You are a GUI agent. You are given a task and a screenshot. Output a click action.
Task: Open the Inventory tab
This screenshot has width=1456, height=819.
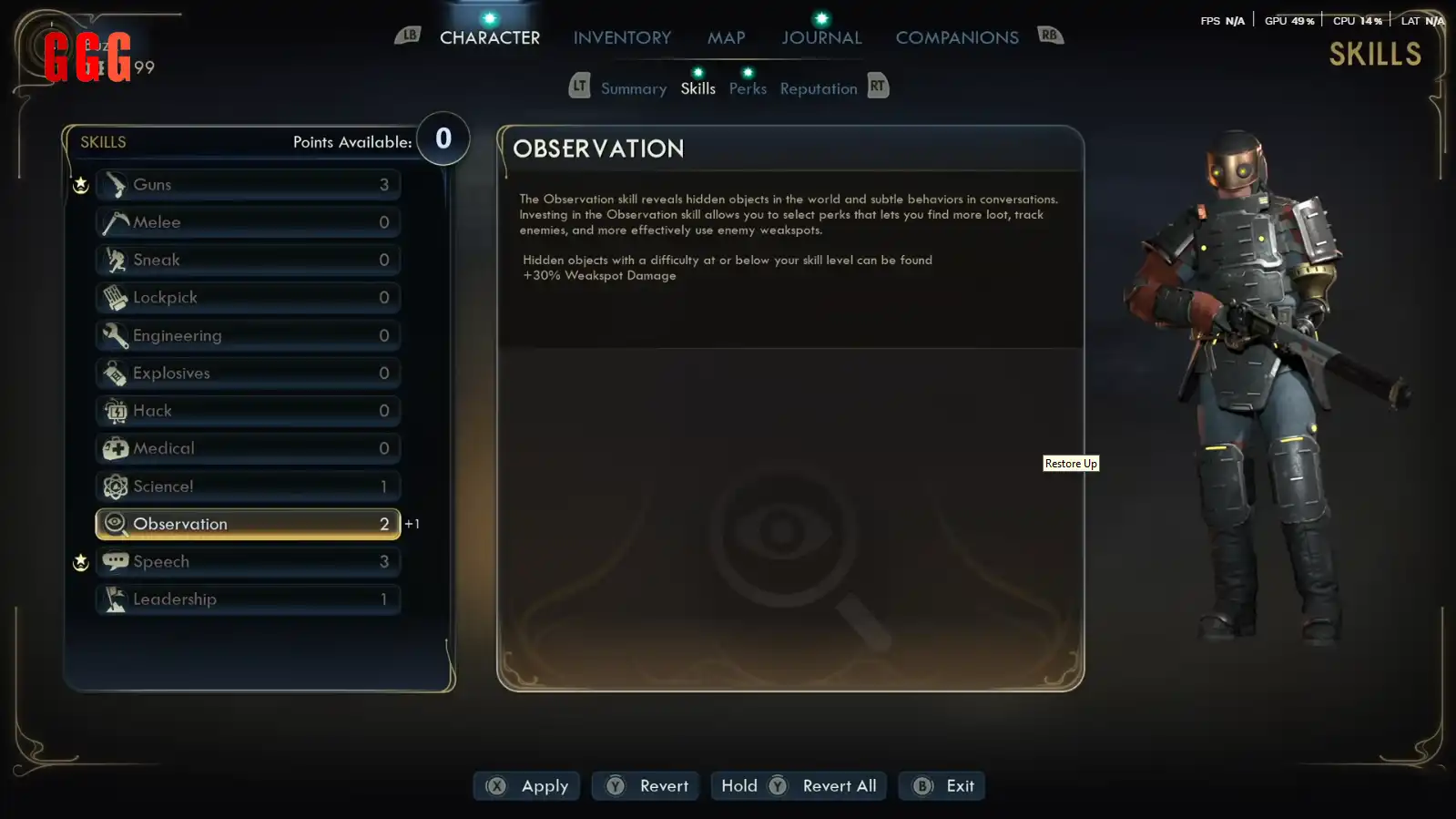(622, 37)
